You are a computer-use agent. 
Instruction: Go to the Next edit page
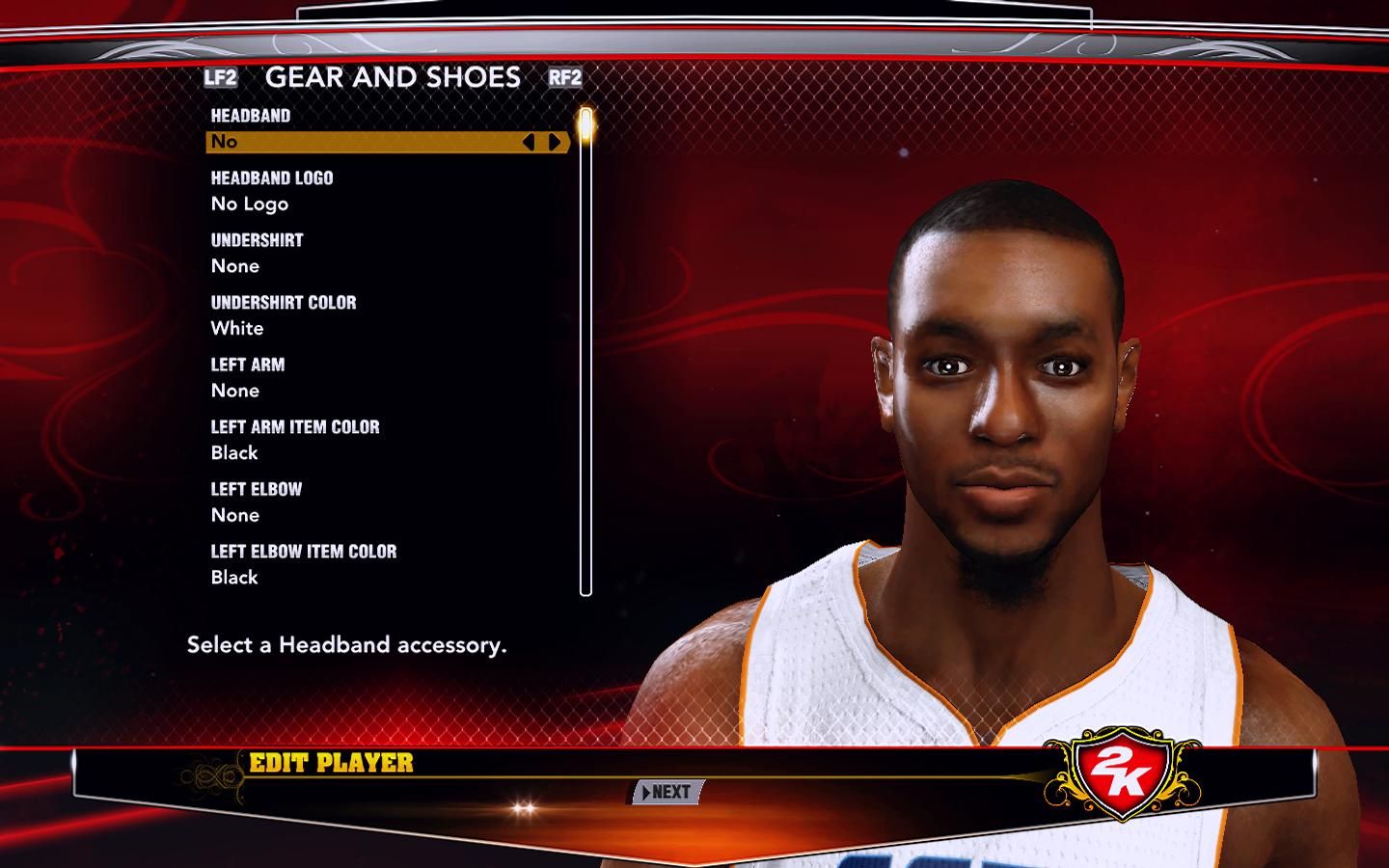667,792
